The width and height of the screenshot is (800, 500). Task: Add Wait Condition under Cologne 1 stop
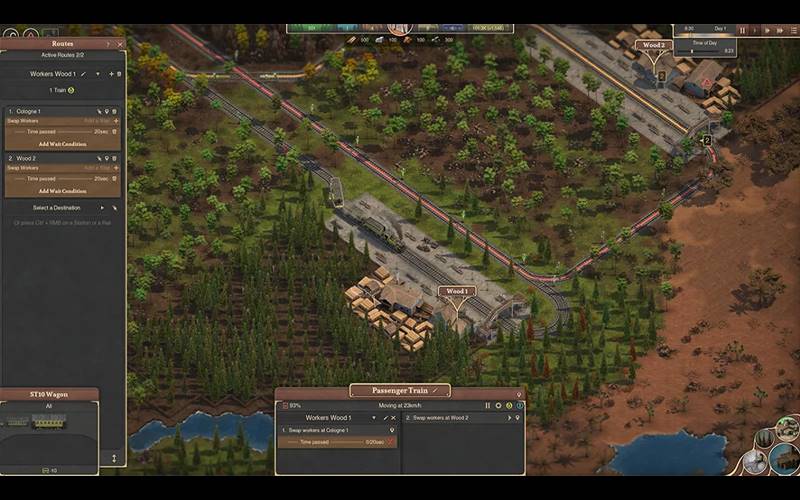62,144
